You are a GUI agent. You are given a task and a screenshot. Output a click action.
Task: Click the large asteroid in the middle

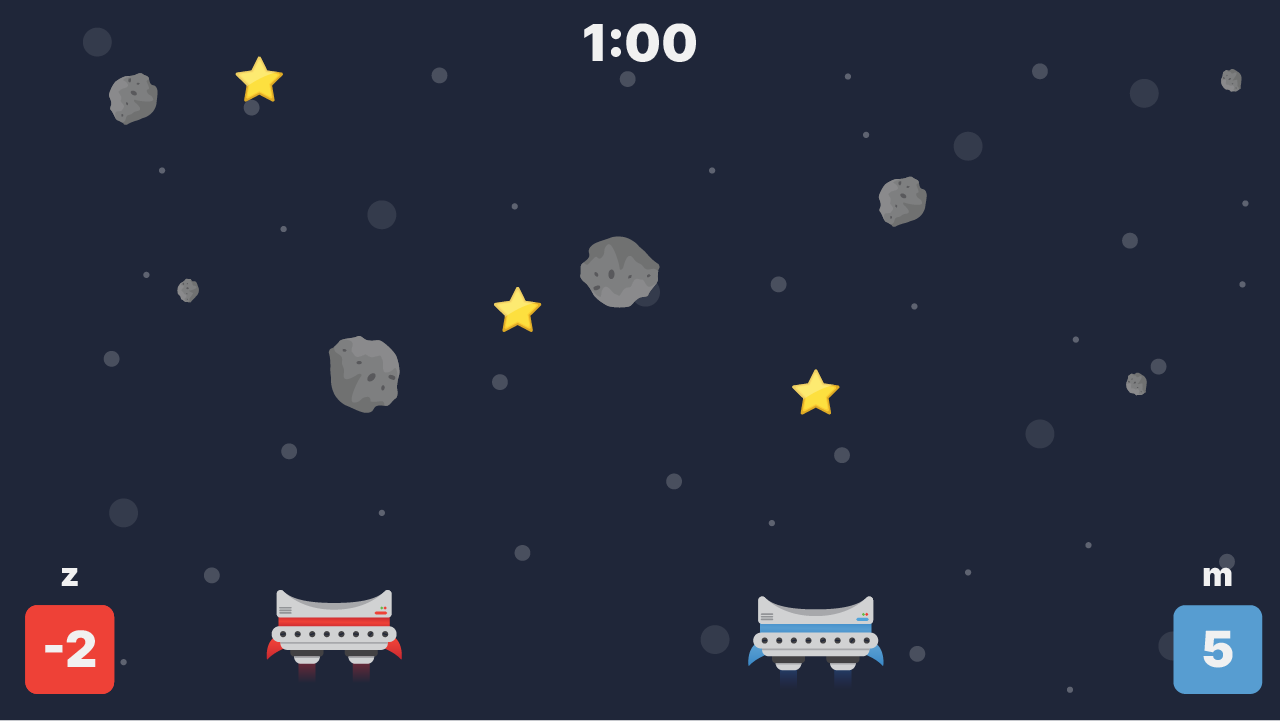click(x=620, y=272)
